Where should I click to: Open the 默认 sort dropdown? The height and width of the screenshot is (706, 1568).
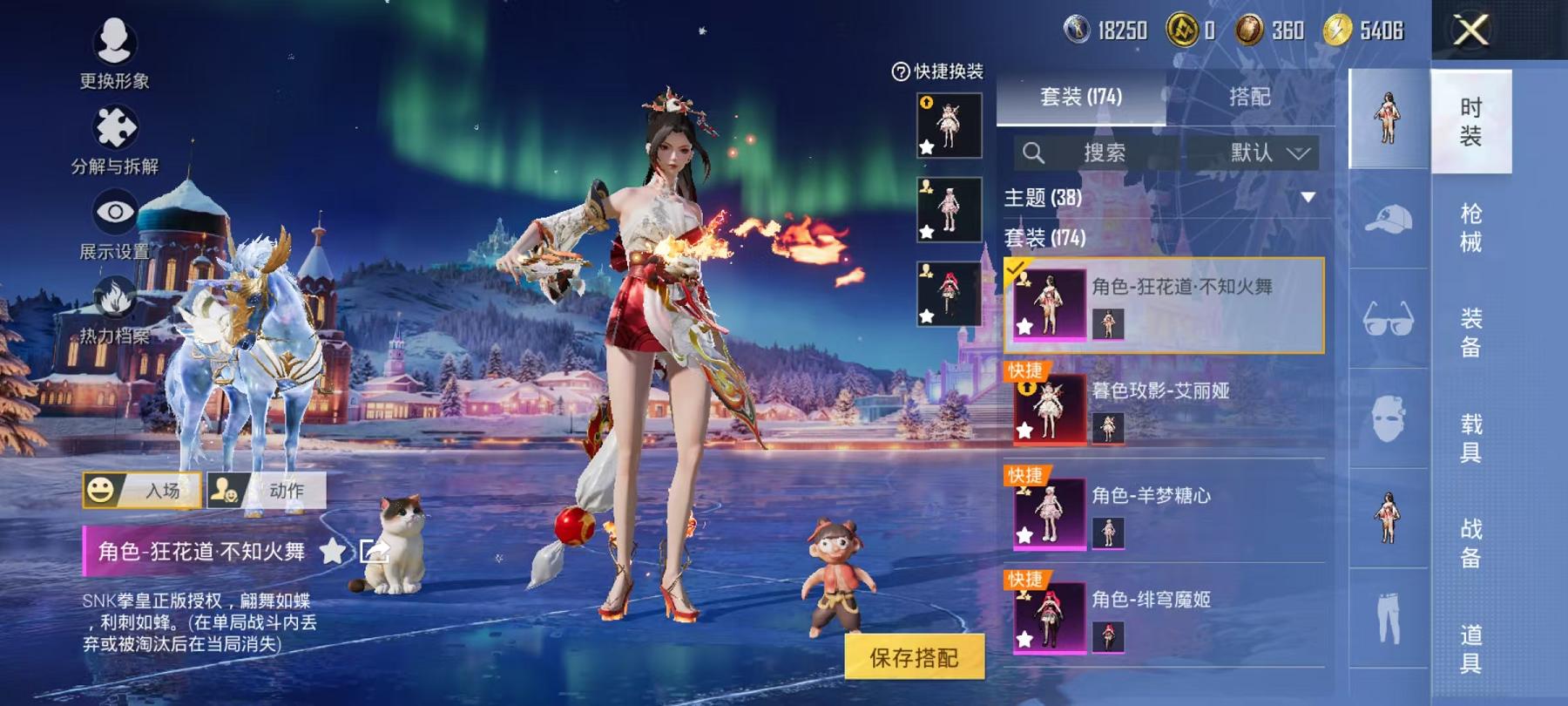pos(1267,153)
